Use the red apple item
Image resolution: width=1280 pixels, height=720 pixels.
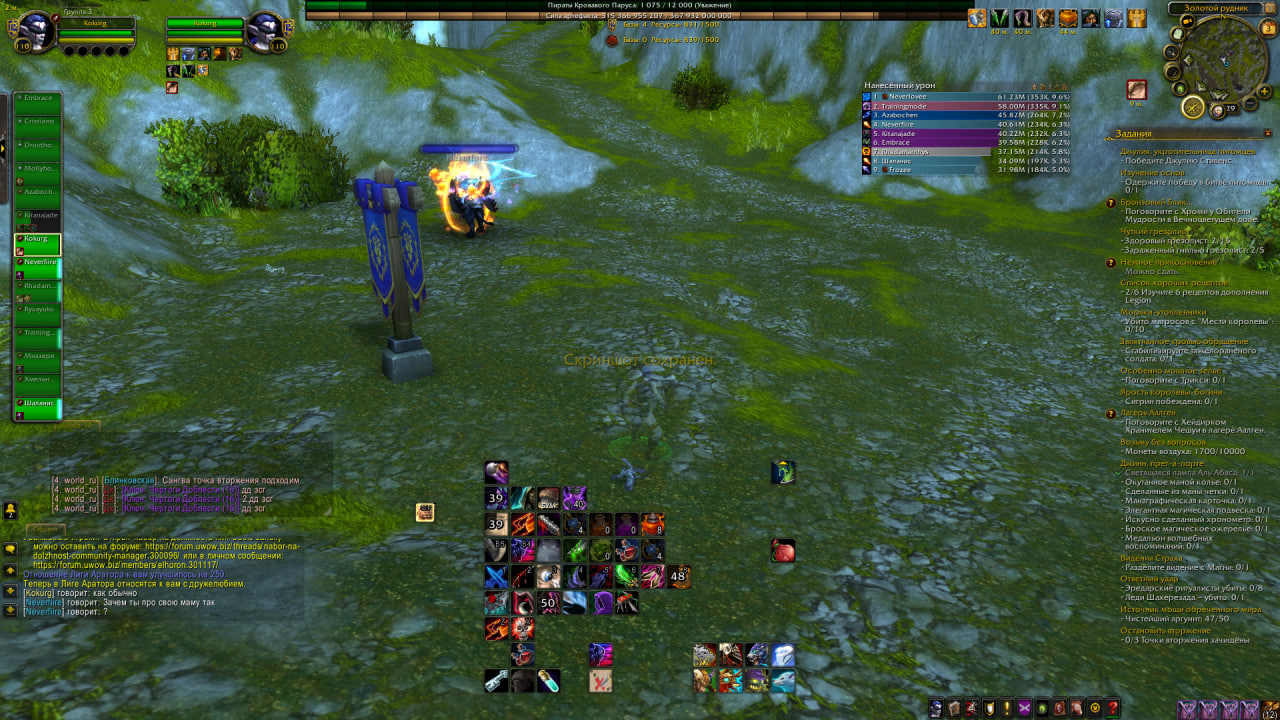(x=783, y=550)
